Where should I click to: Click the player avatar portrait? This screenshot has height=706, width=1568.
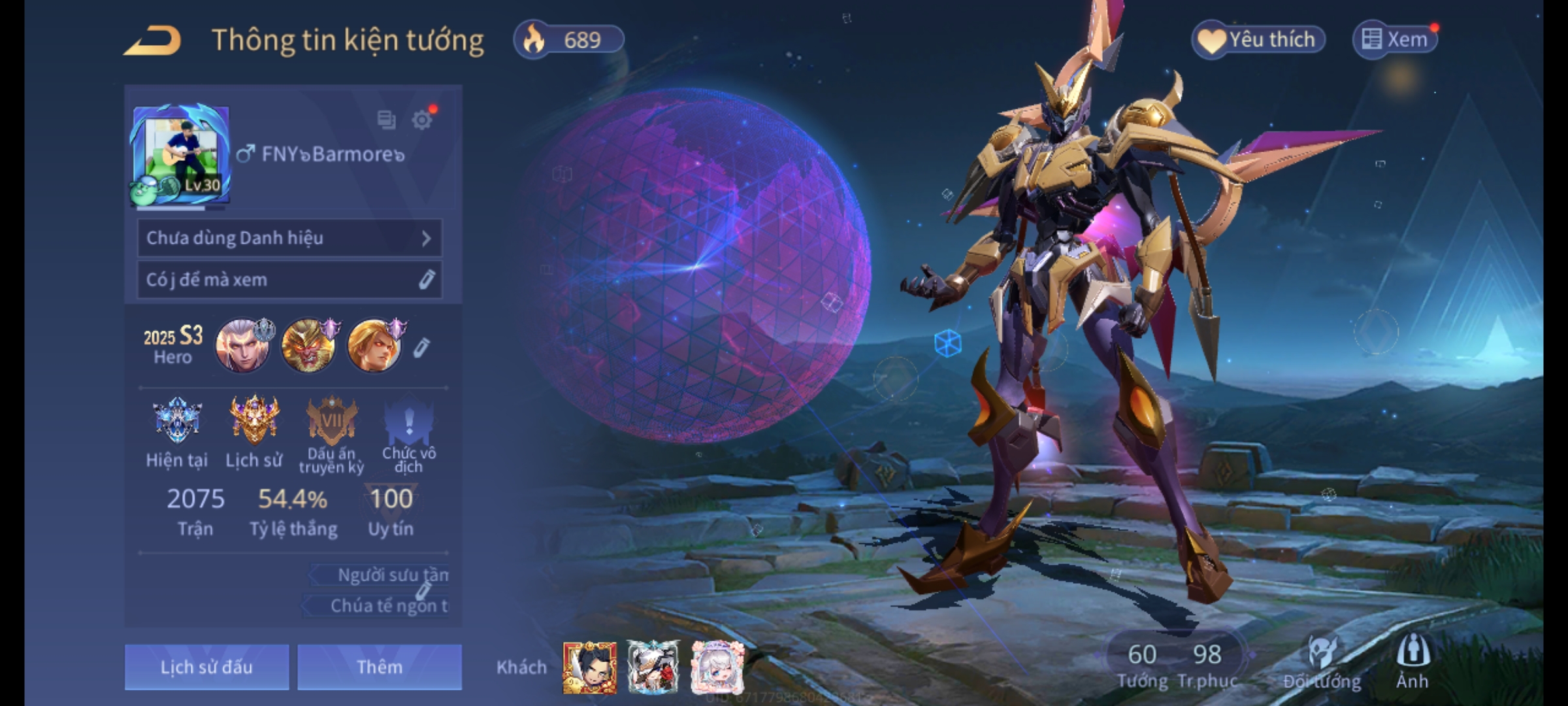pos(181,154)
